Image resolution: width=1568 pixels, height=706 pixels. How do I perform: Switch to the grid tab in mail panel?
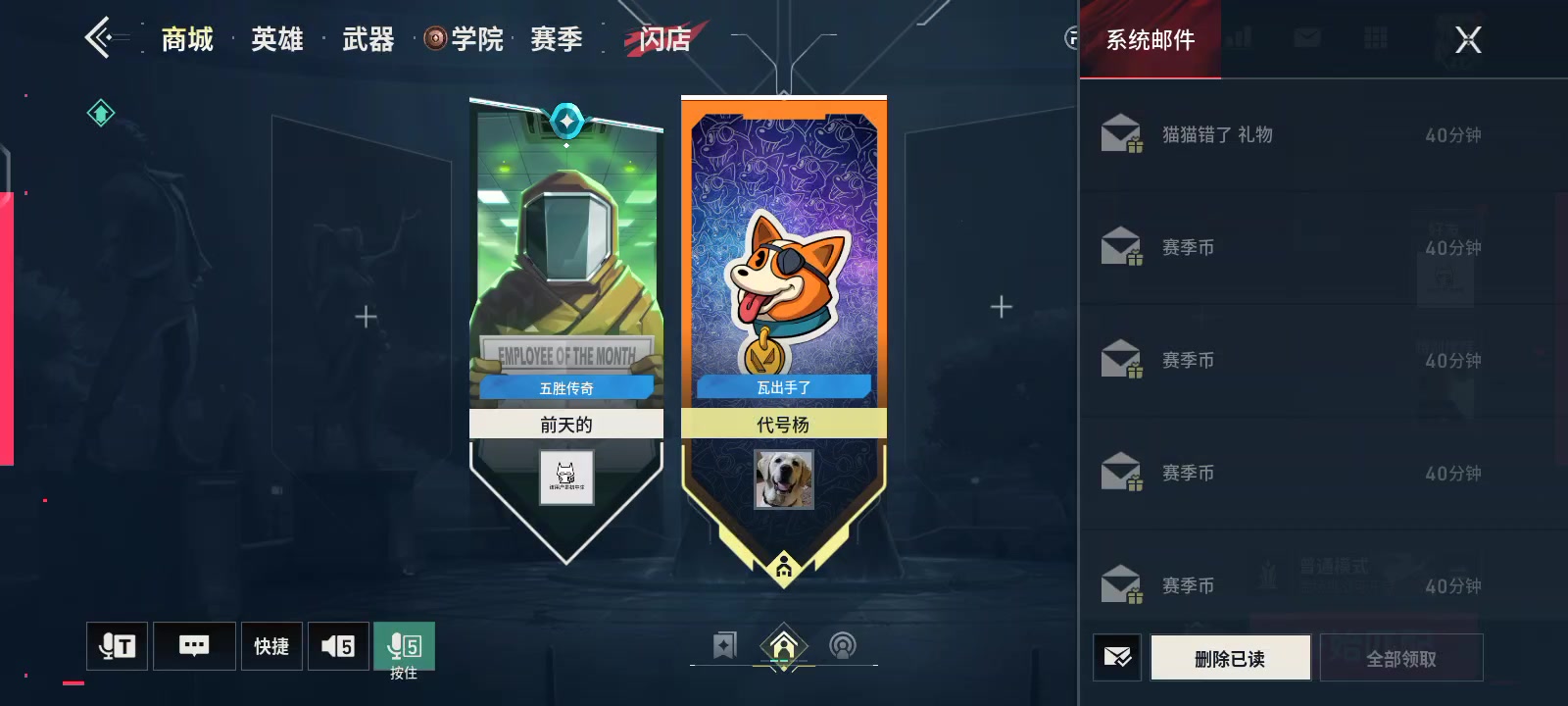(x=1376, y=37)
